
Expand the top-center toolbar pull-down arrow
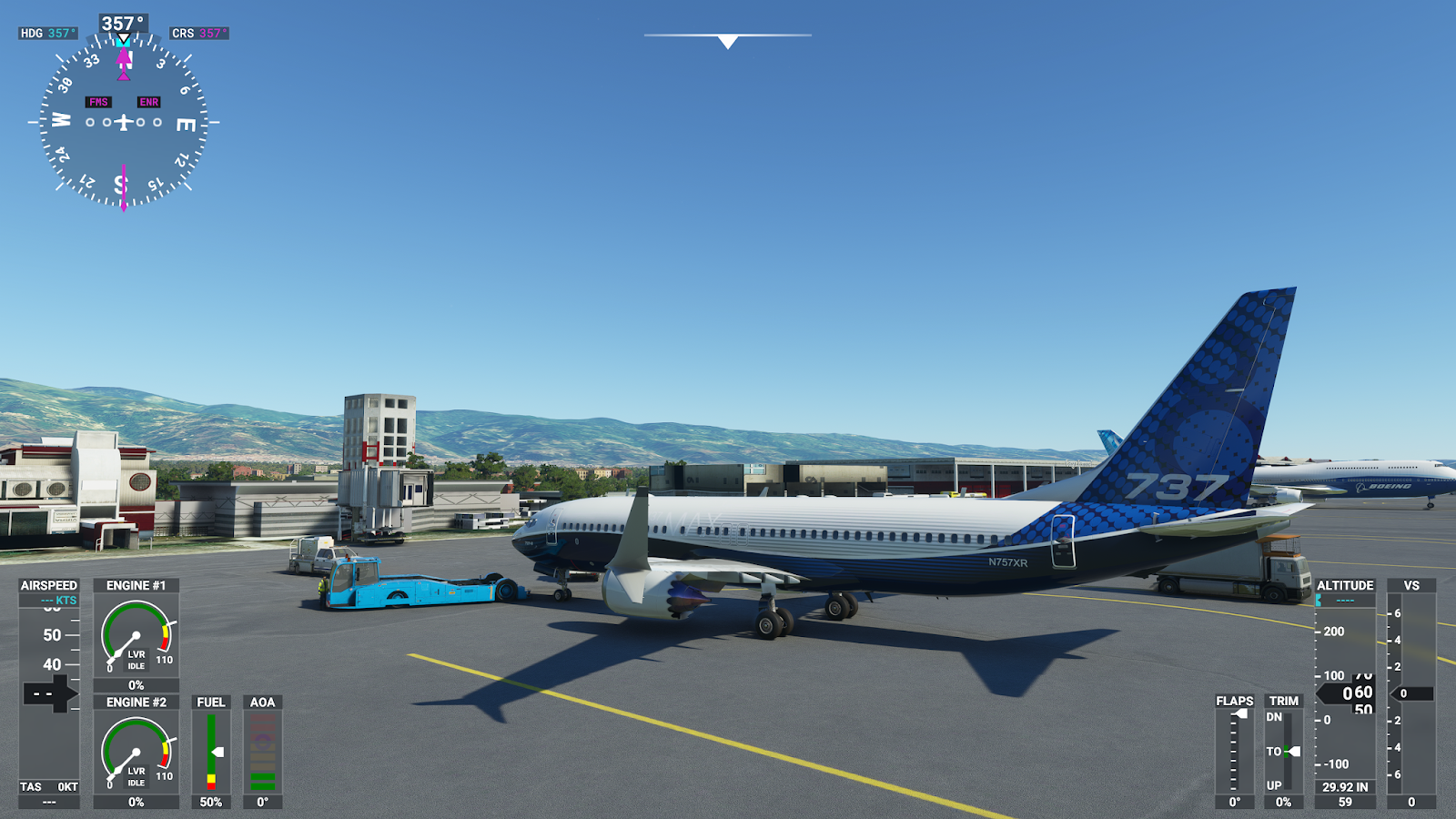click(x=726, y=39)
